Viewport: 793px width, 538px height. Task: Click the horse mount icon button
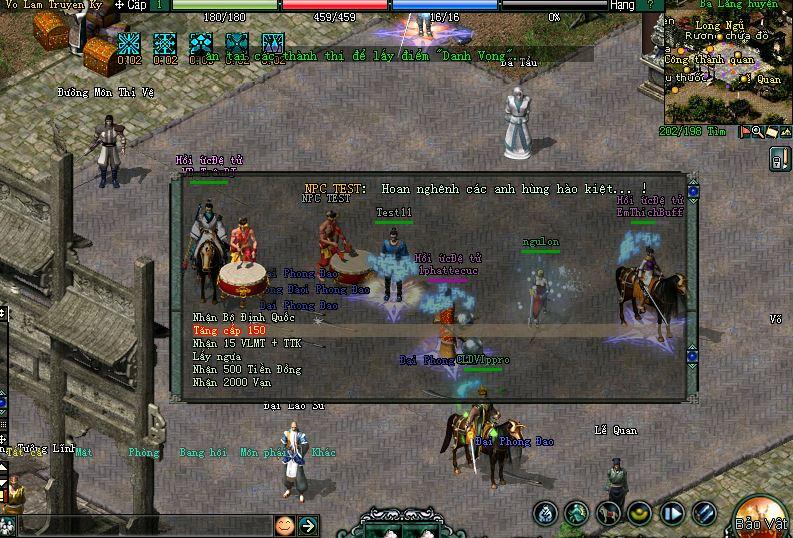609,514
